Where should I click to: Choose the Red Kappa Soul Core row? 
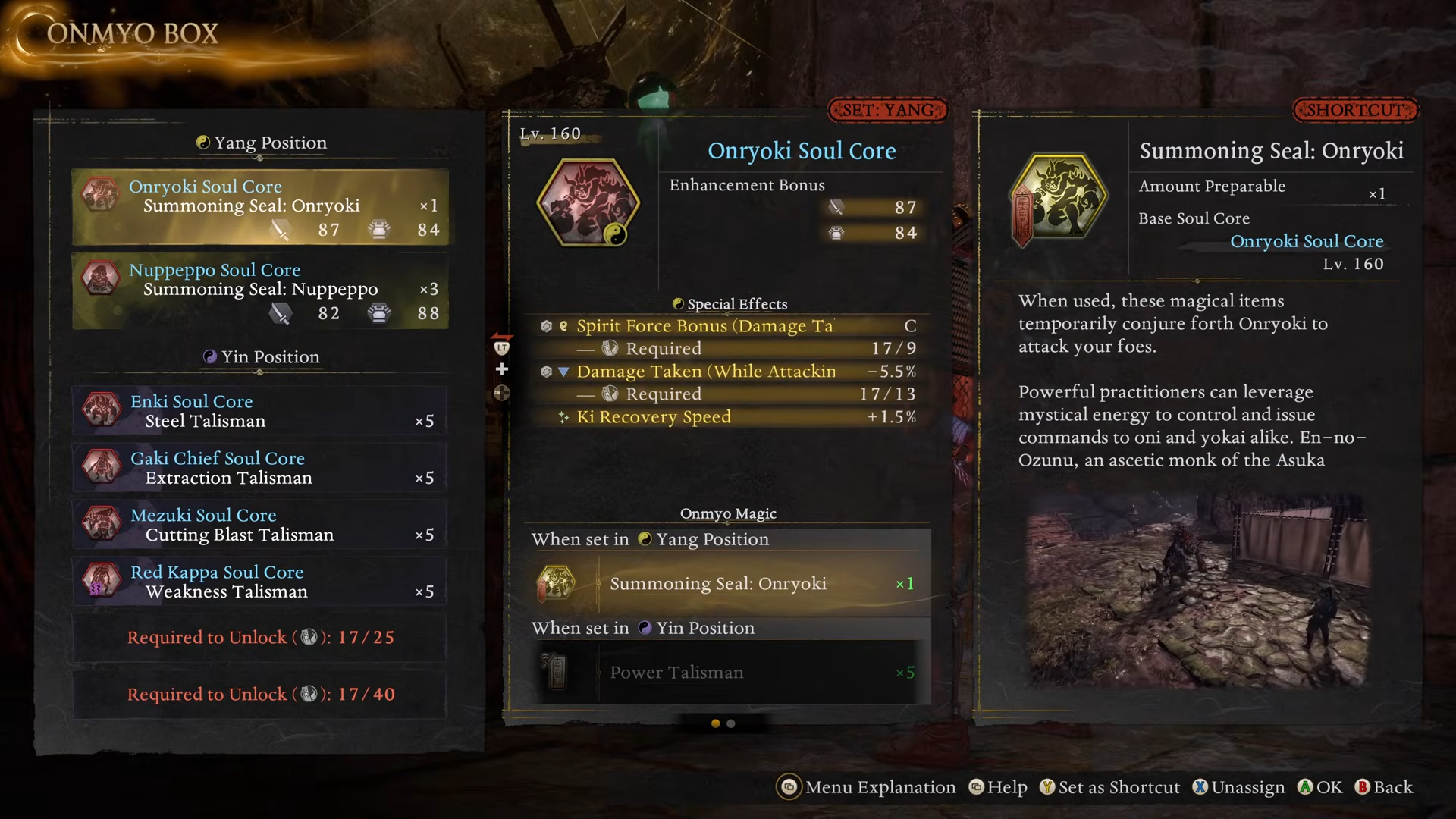click(260, 582)
